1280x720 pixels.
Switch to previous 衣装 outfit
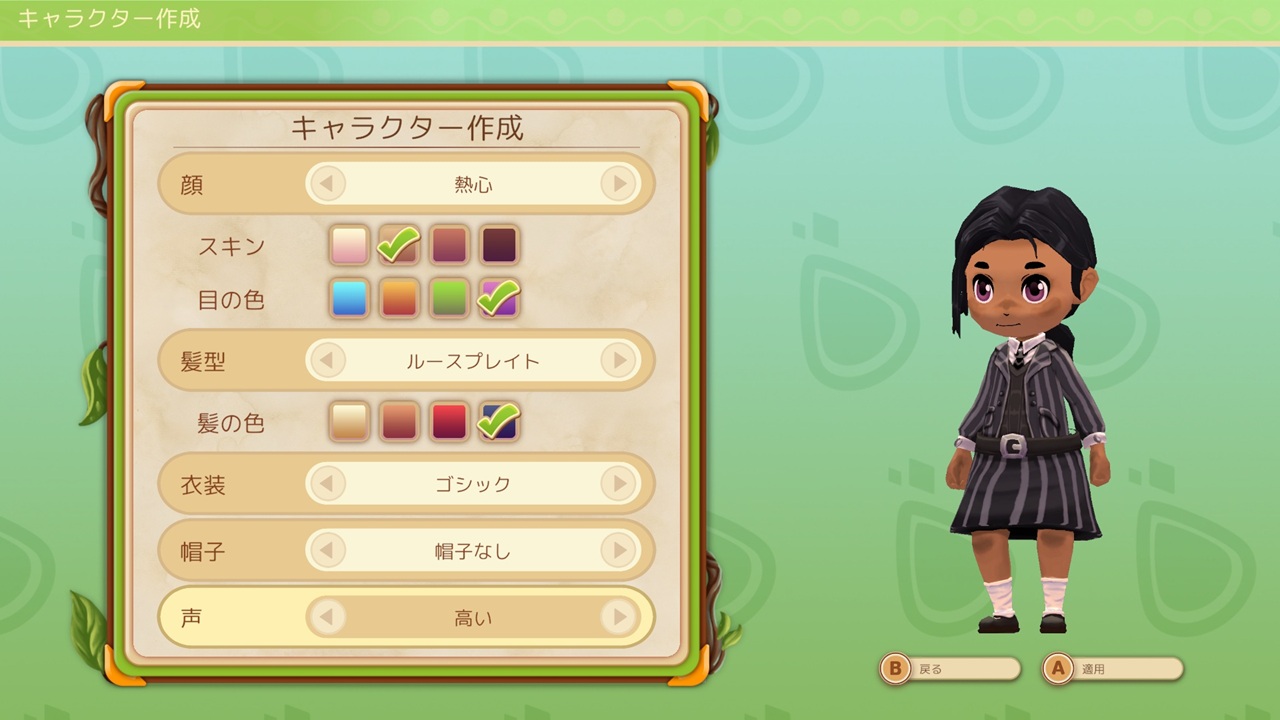[x=327, y=485]
